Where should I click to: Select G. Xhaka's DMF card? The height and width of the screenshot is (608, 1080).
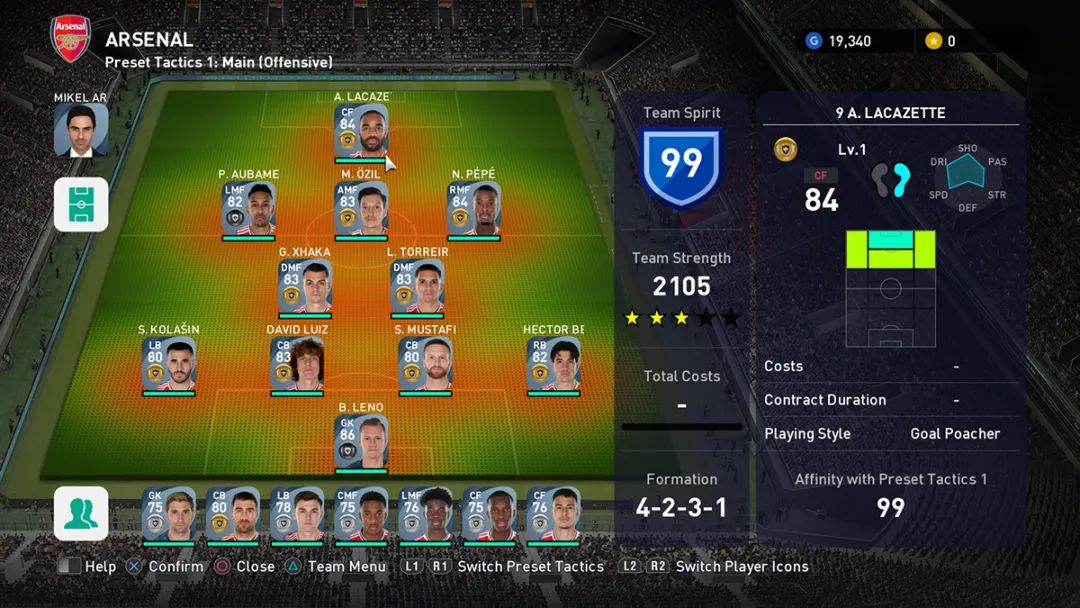point(304,286)
